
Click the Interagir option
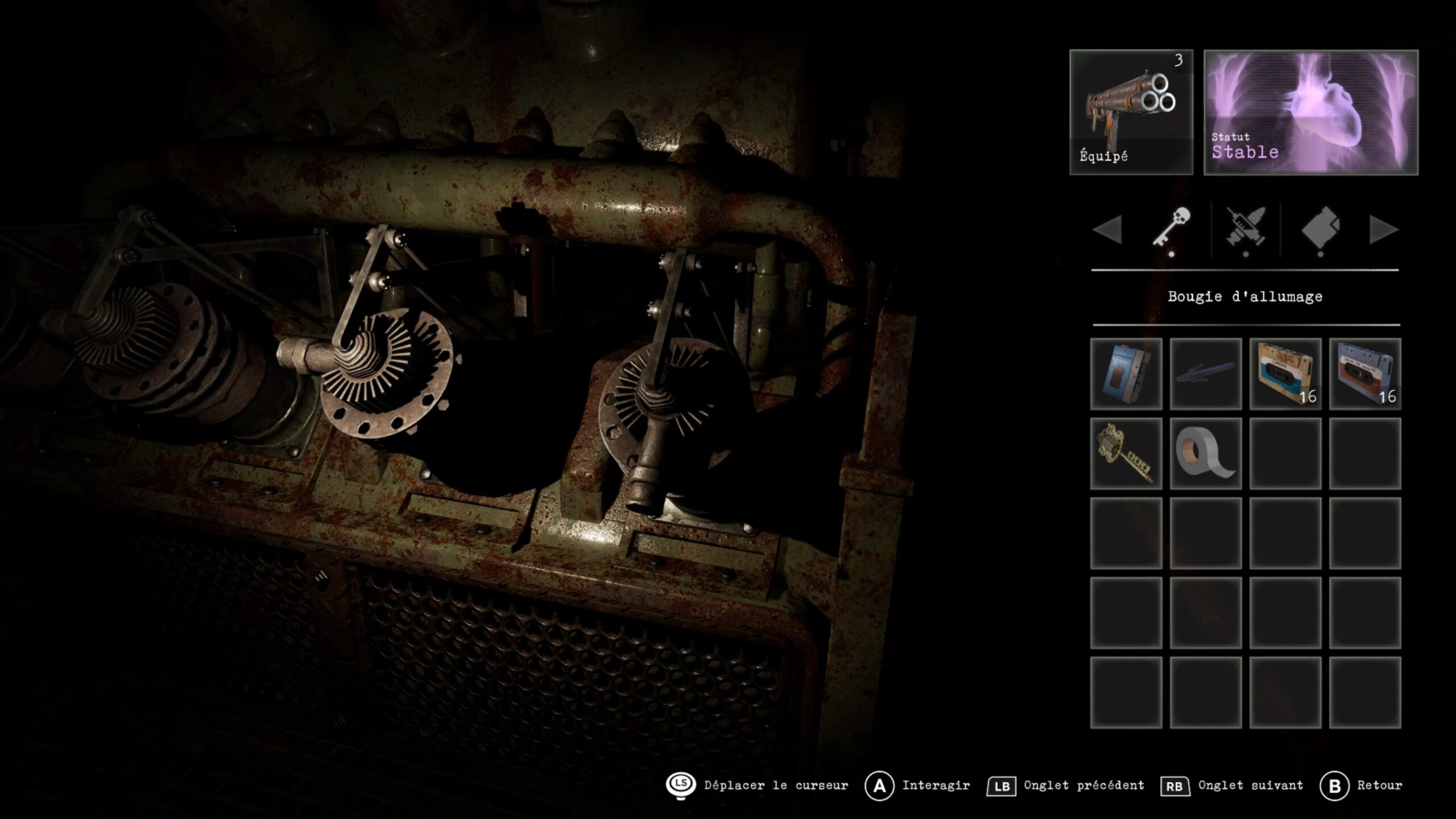[935, 785]
